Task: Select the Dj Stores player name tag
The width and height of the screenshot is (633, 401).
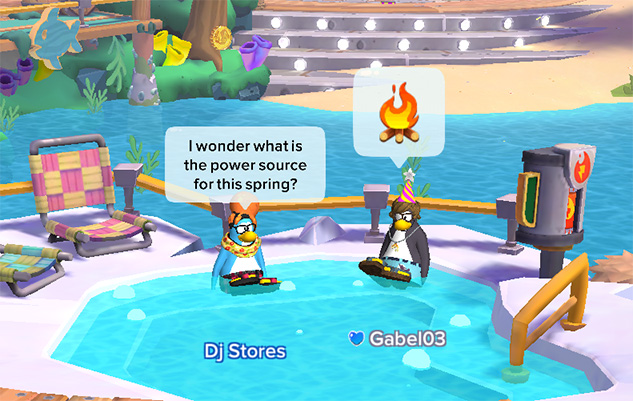Action: [245, 351]
